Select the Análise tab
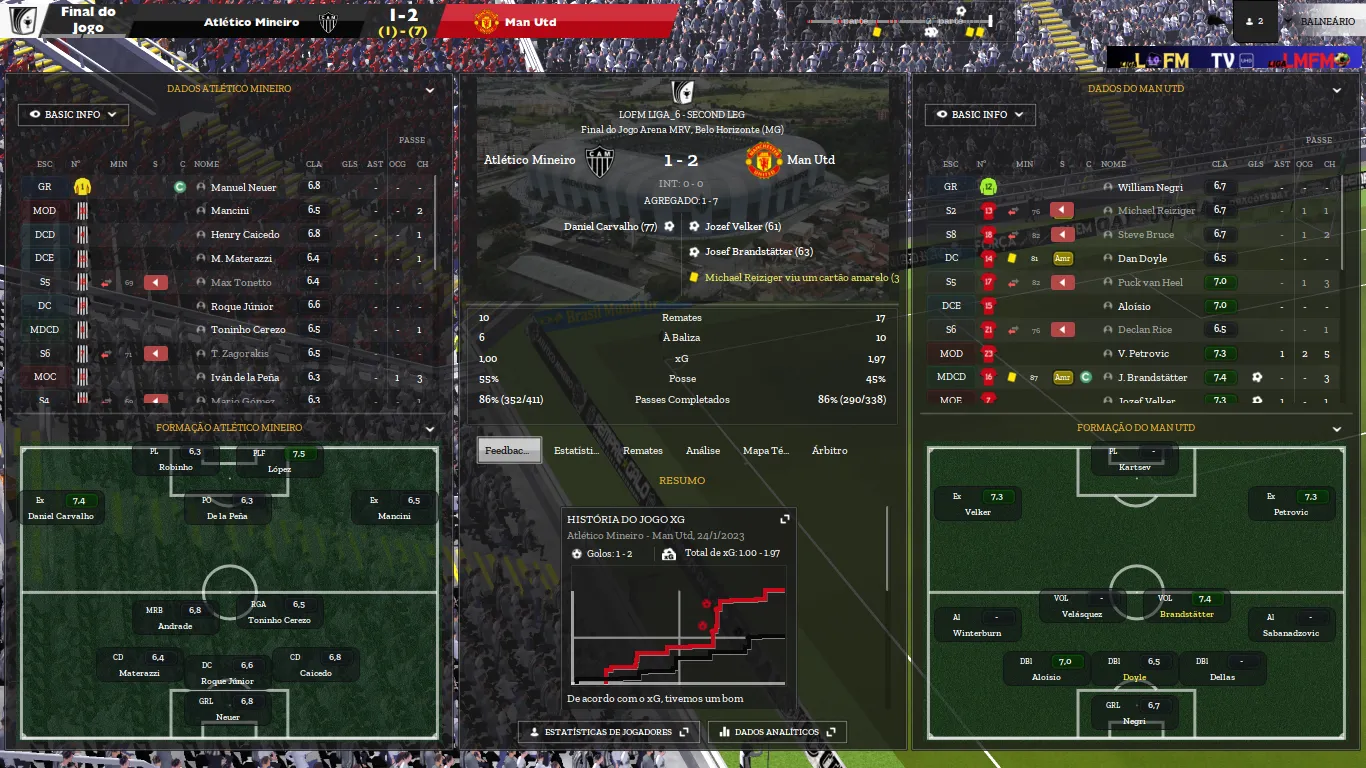The height and width of the screenshot is (768, 1366). click(702, 450)
